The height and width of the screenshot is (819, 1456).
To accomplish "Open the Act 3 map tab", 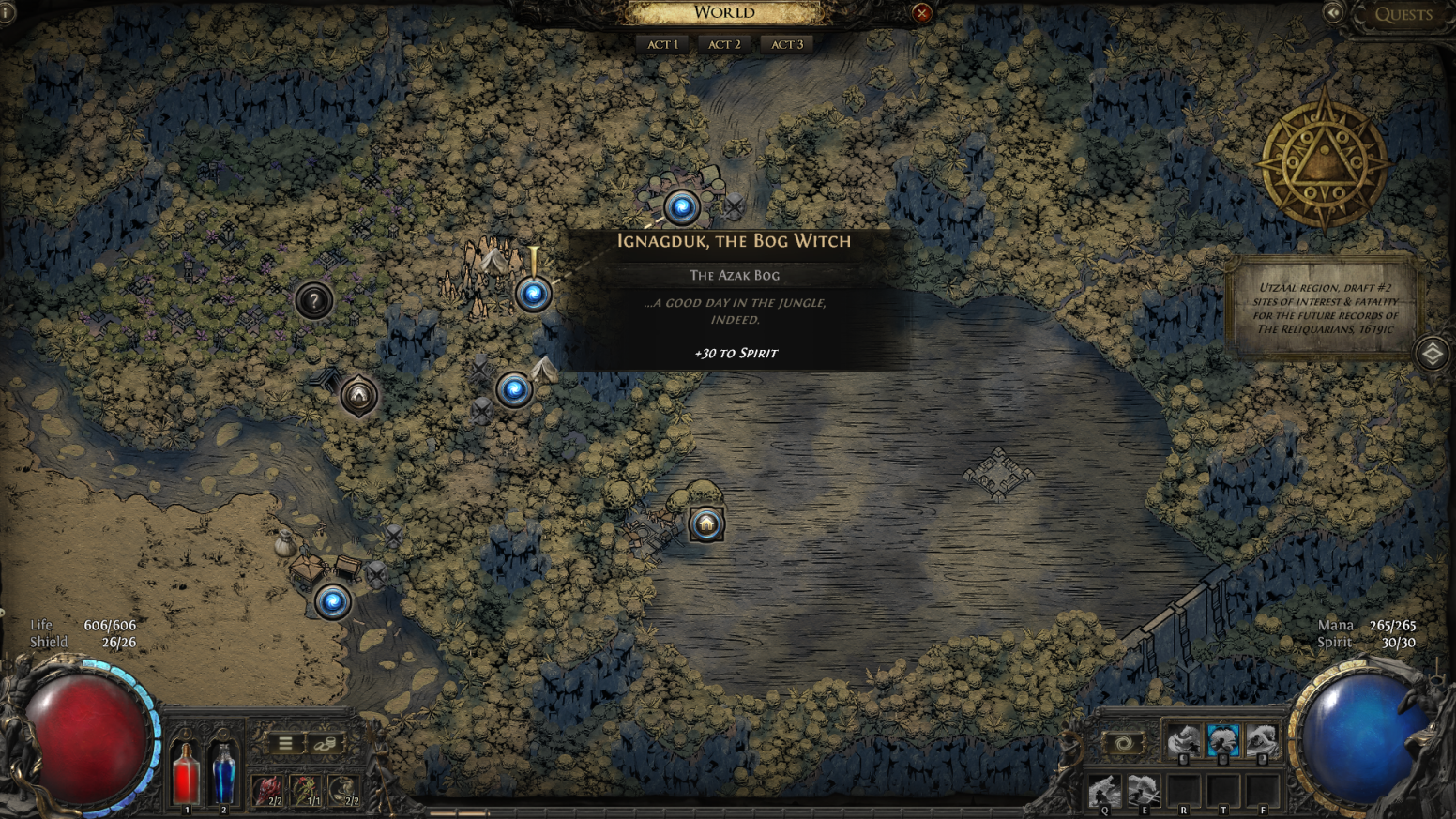I will (x=786, y=44).
